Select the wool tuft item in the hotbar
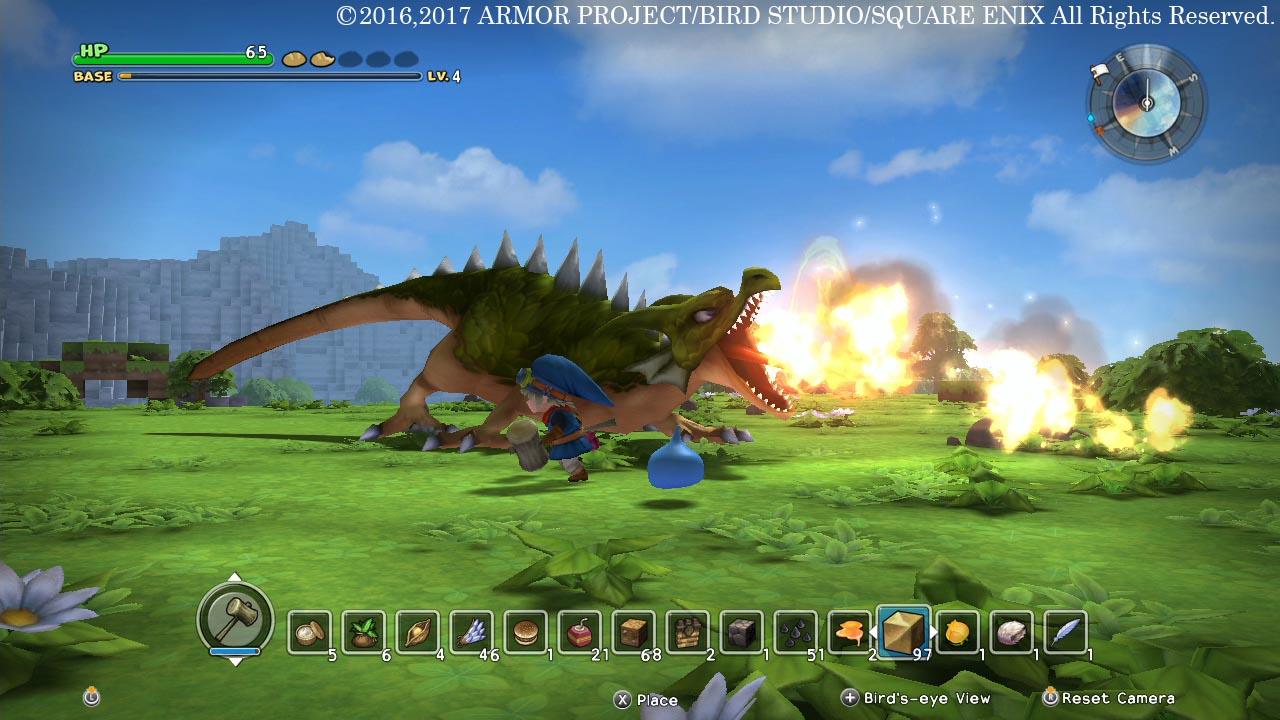The width and height of the screenshot is (1280, 720). pyautogui.click(x=1008, y=630)
